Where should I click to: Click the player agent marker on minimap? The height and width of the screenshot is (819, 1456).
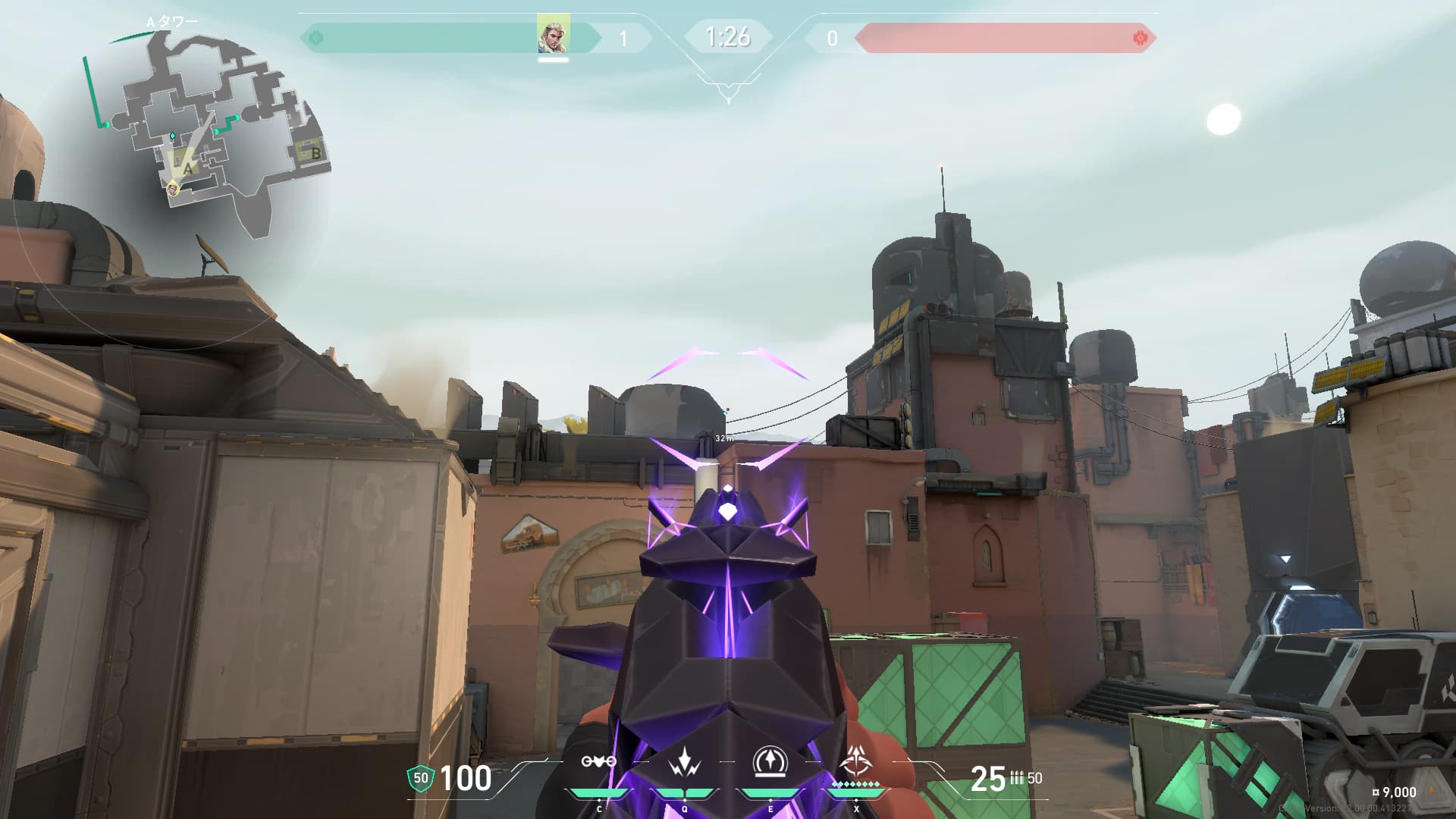(x=173, y=188)
